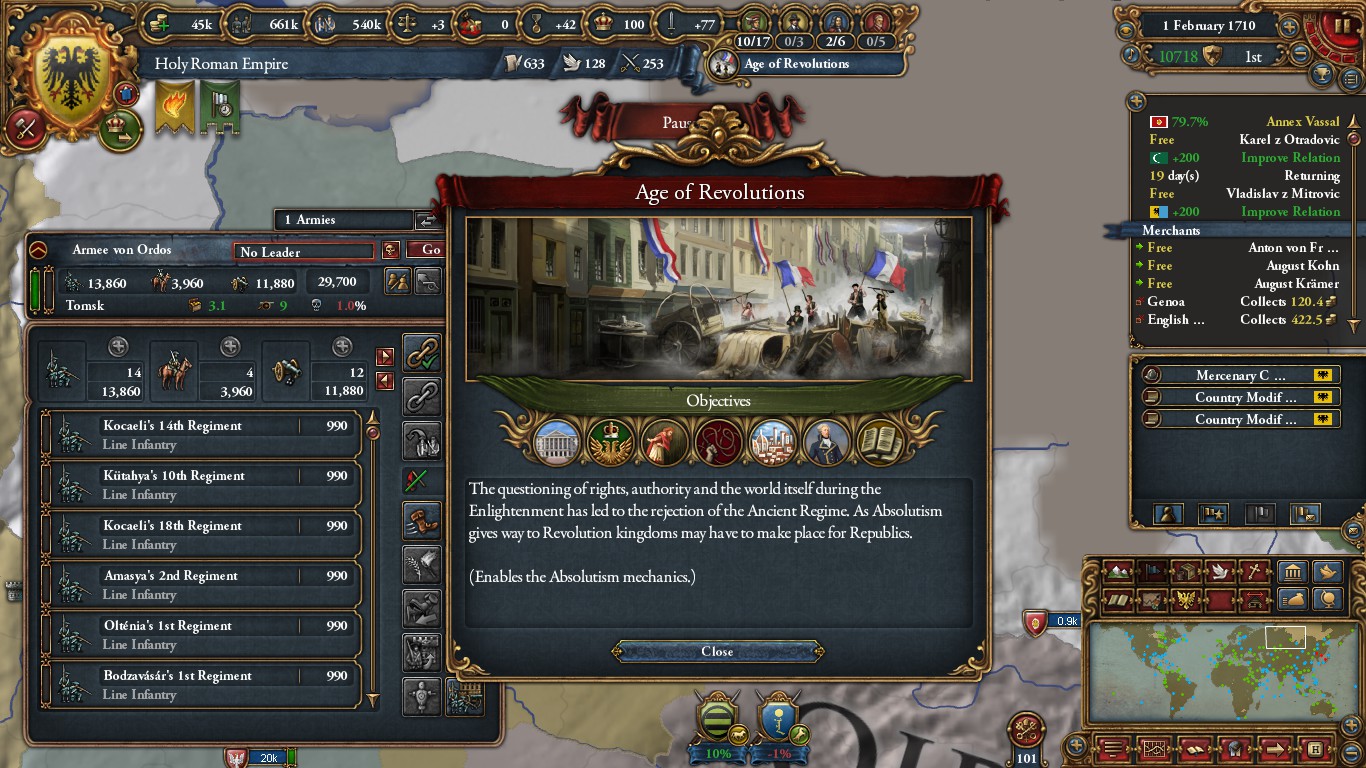1366x768 pixels.
Task: Select Amasya's 2nd Regiment row
Action: pos(201,585)
